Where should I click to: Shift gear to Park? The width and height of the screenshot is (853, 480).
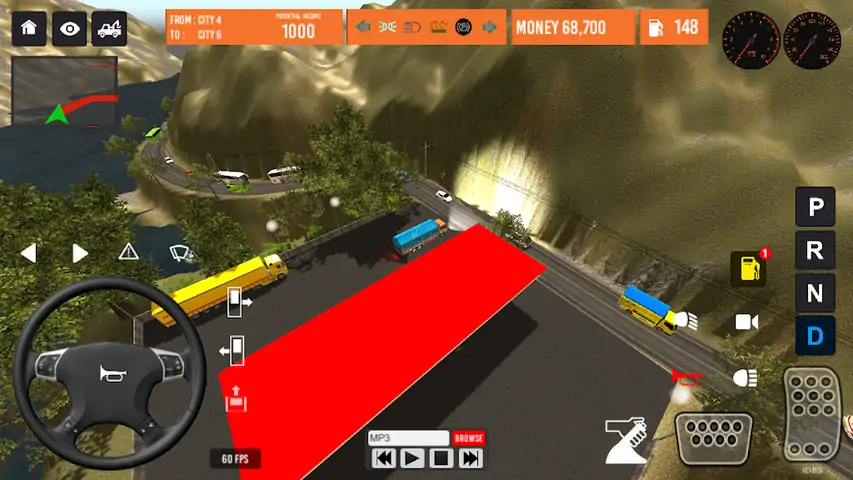[x=815, y=208]
